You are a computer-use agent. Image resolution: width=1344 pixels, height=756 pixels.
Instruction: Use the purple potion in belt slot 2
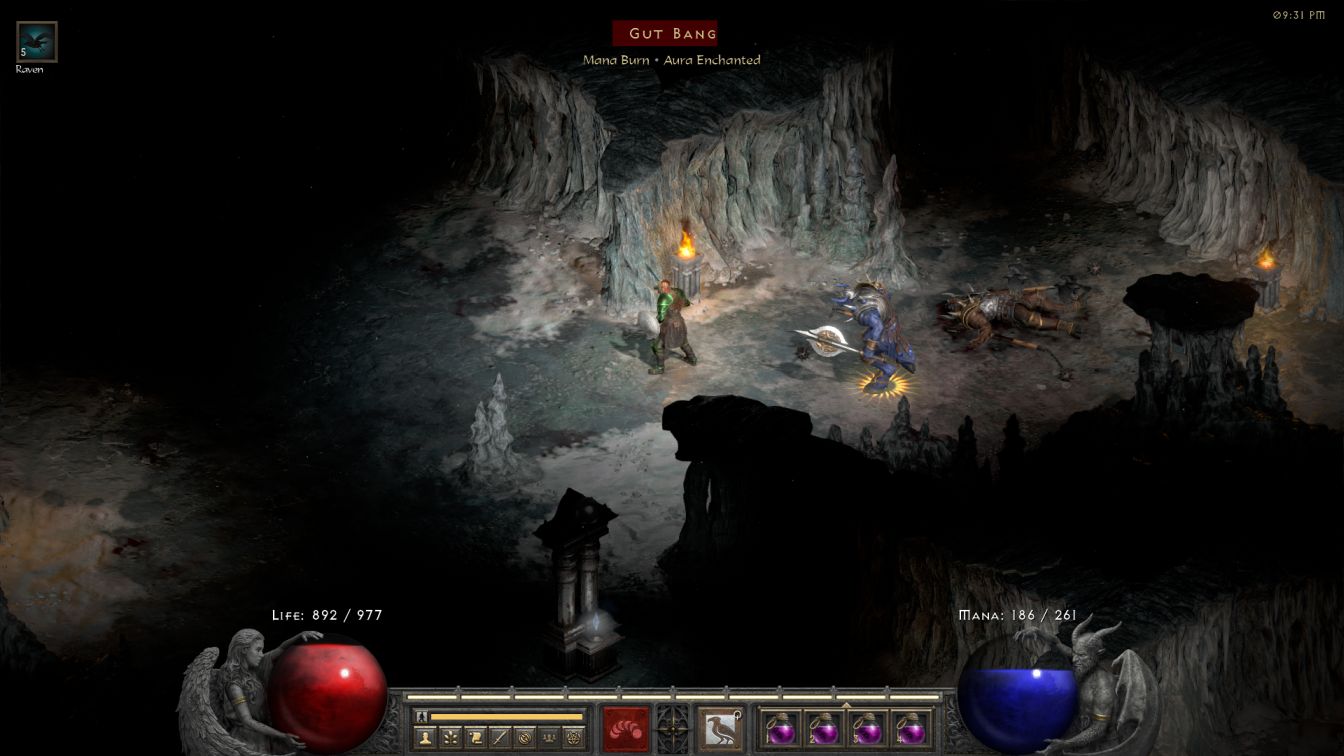(x=823, y=729)
